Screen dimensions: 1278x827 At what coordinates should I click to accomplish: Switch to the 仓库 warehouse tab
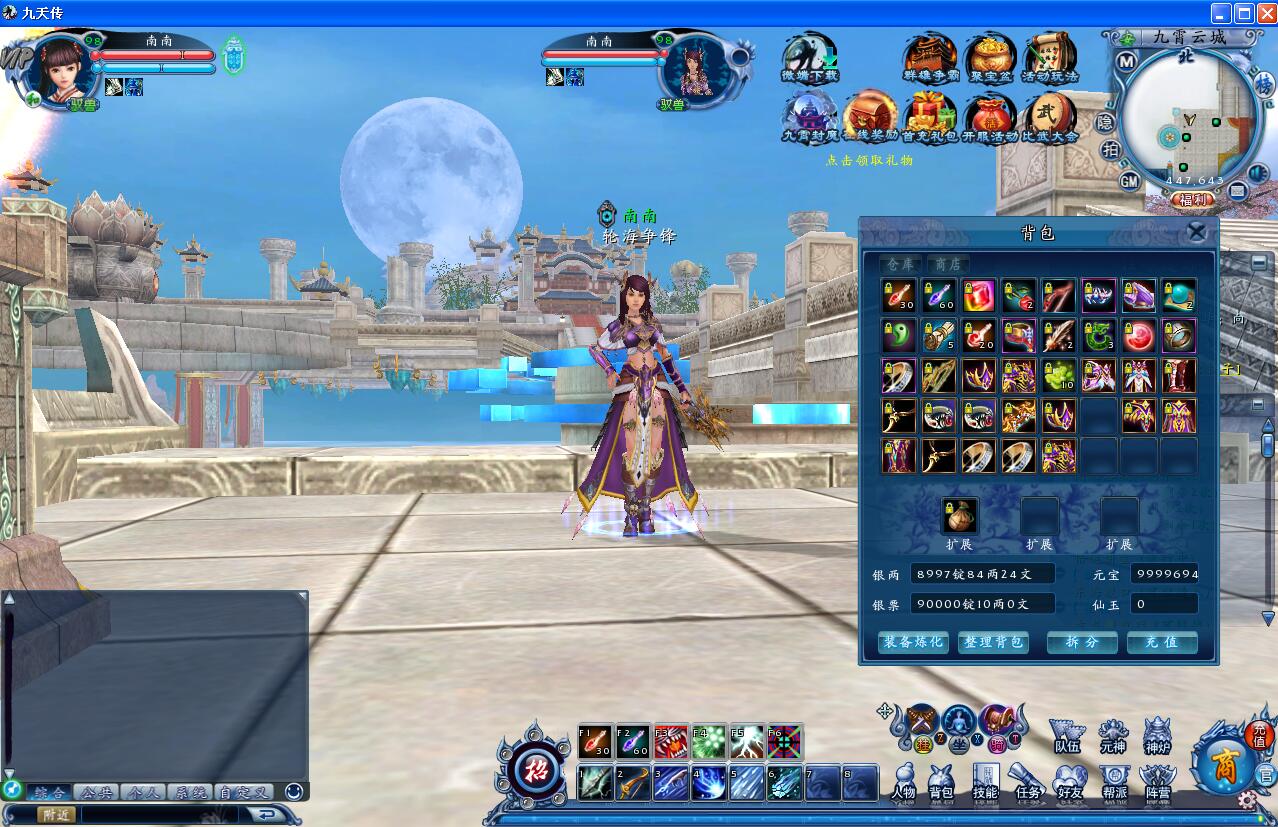(901, 264)
